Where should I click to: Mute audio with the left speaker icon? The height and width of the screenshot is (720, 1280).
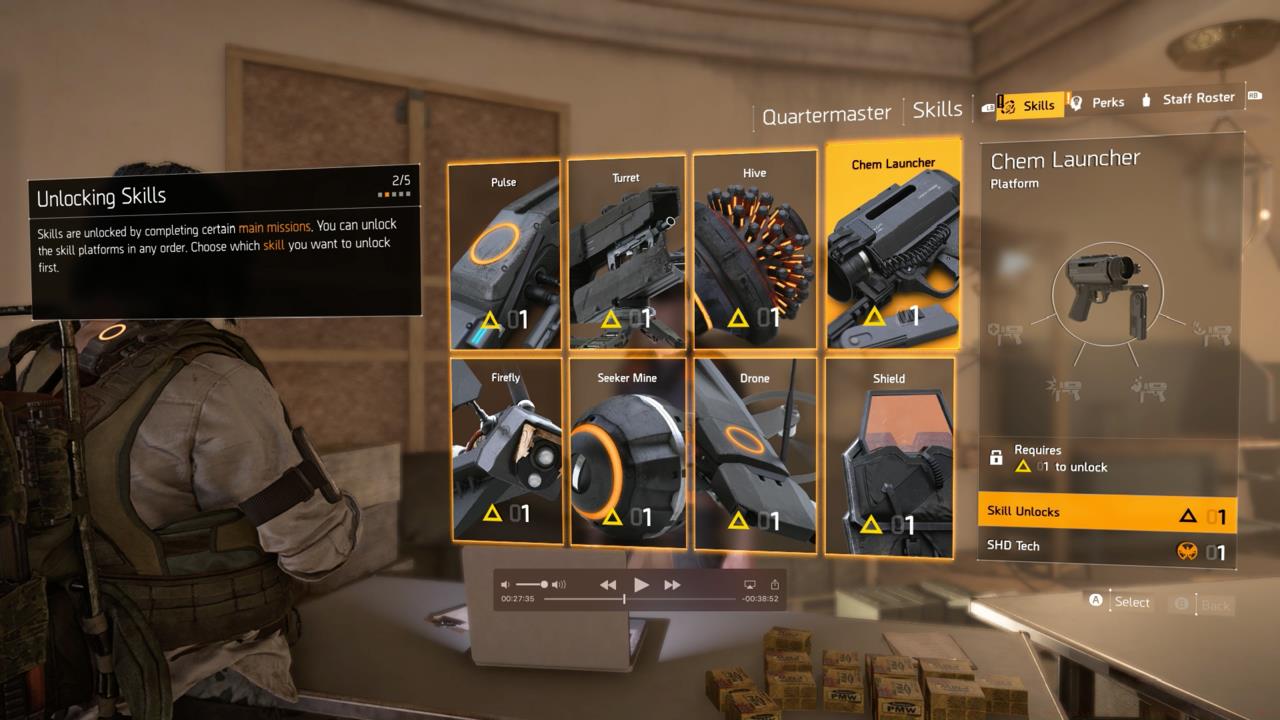coord(505,584)
